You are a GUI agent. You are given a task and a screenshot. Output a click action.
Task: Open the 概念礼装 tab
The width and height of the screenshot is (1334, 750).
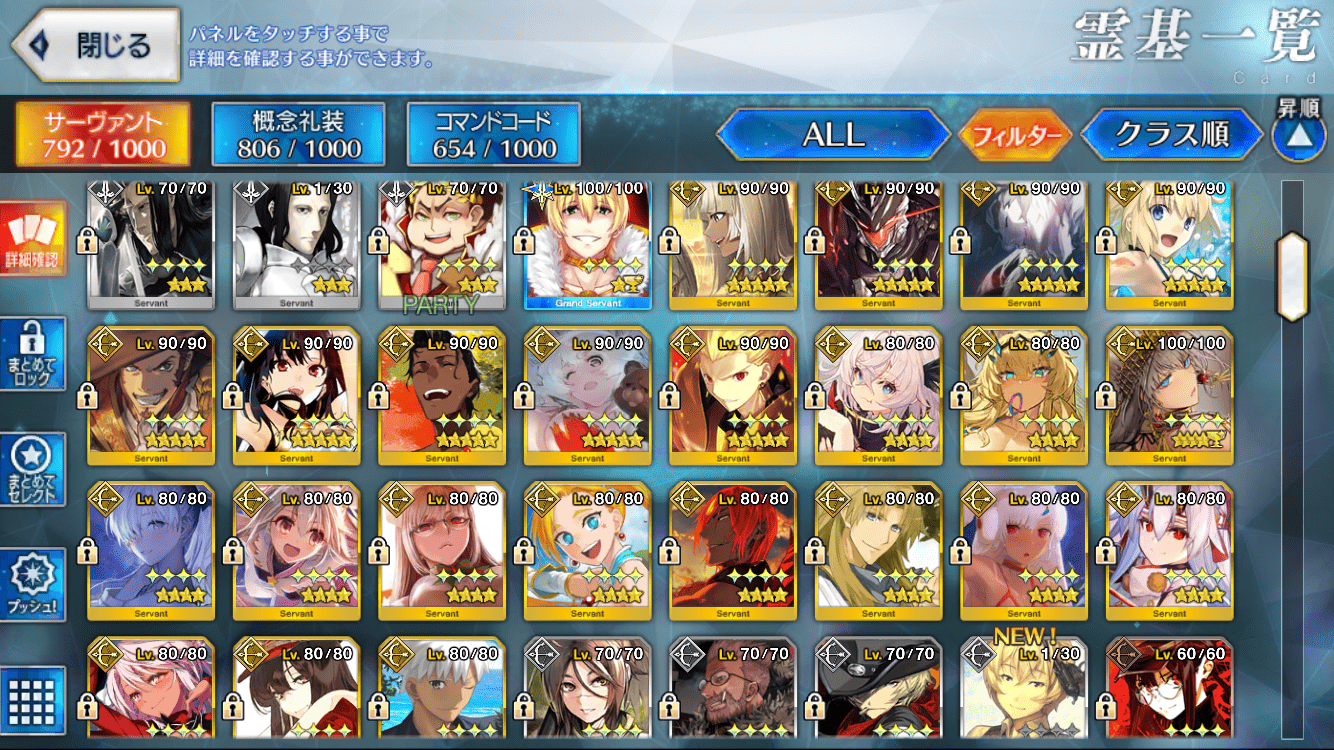coord(299,135)
